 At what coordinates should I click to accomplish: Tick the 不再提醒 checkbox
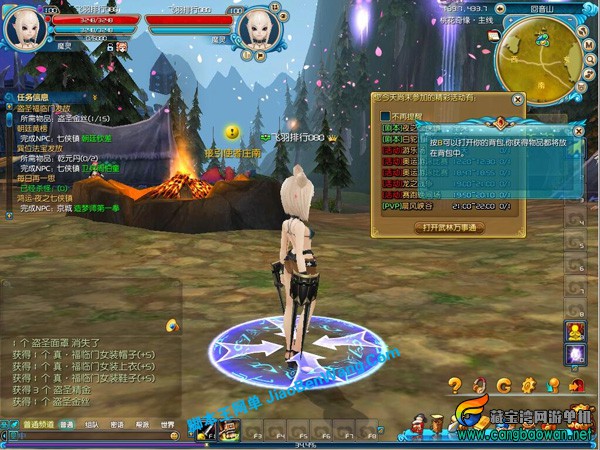point(386,117)
